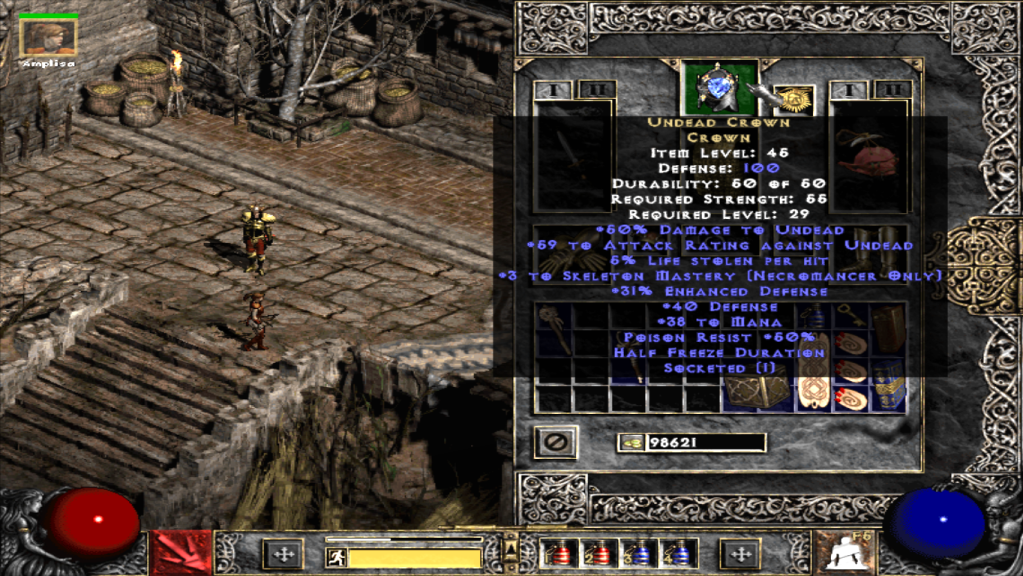This screenshot has width=1023, height=576.
Task: Click the cross-arrows button beside the potion belt
Action: tap(741, 553)
